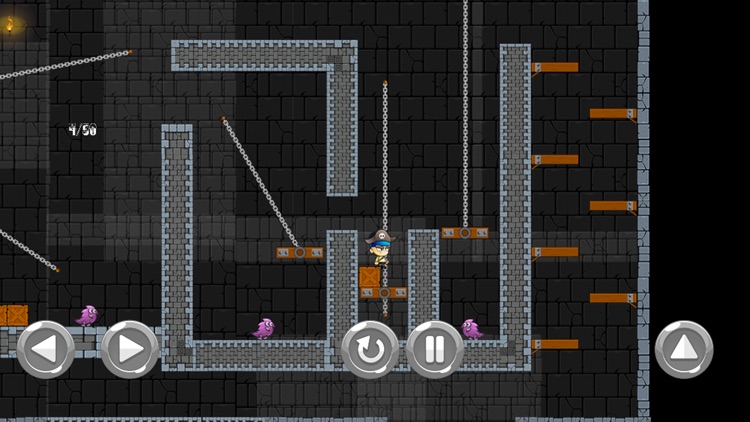The height and width of the screenshot is (422, 750).
Task: Tap the move right arrow button
Action: 130,349
